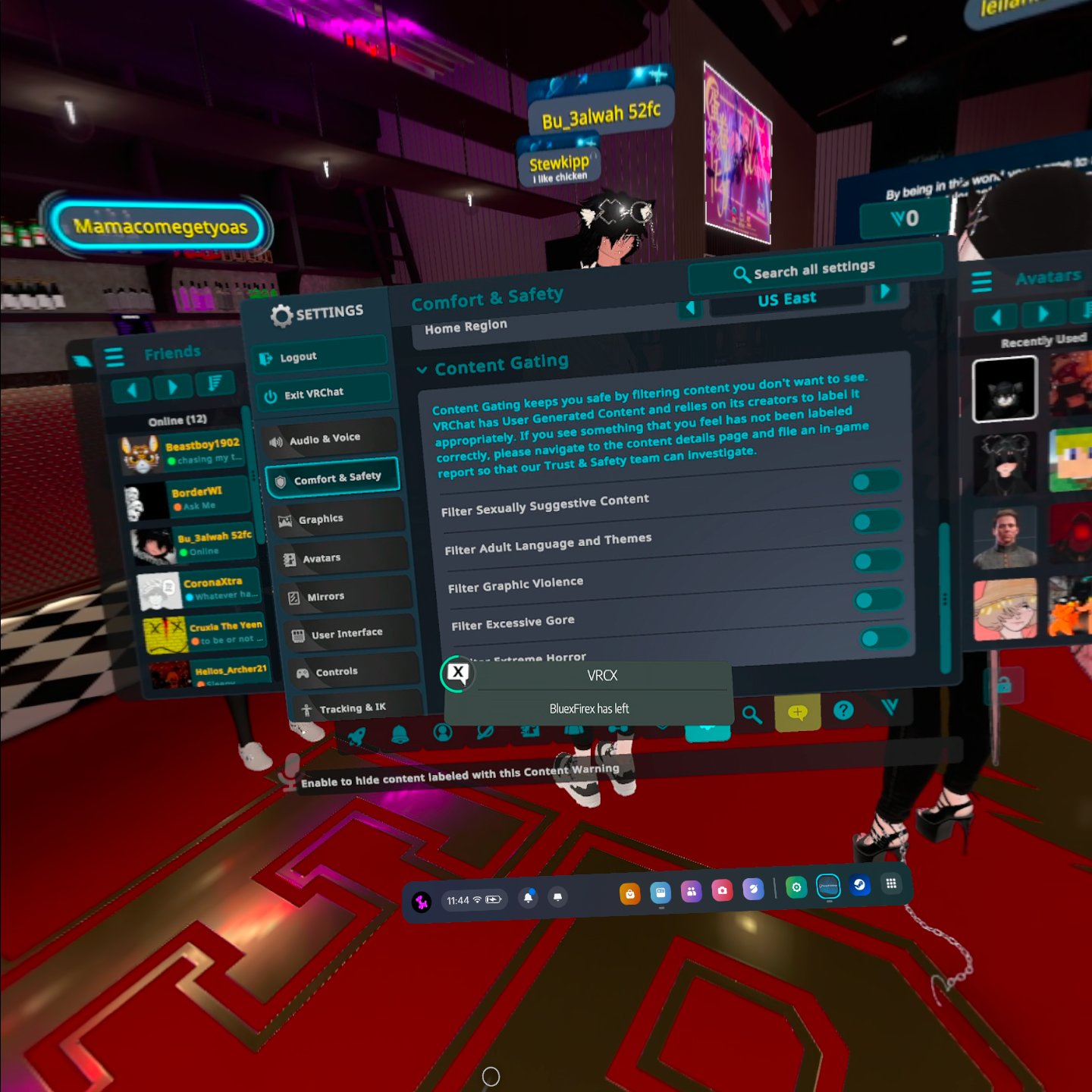Viewport: 1092px width, 1092px height.
Task: Toggle the Filter Excessive Gore switch
Action: [879, 600]
